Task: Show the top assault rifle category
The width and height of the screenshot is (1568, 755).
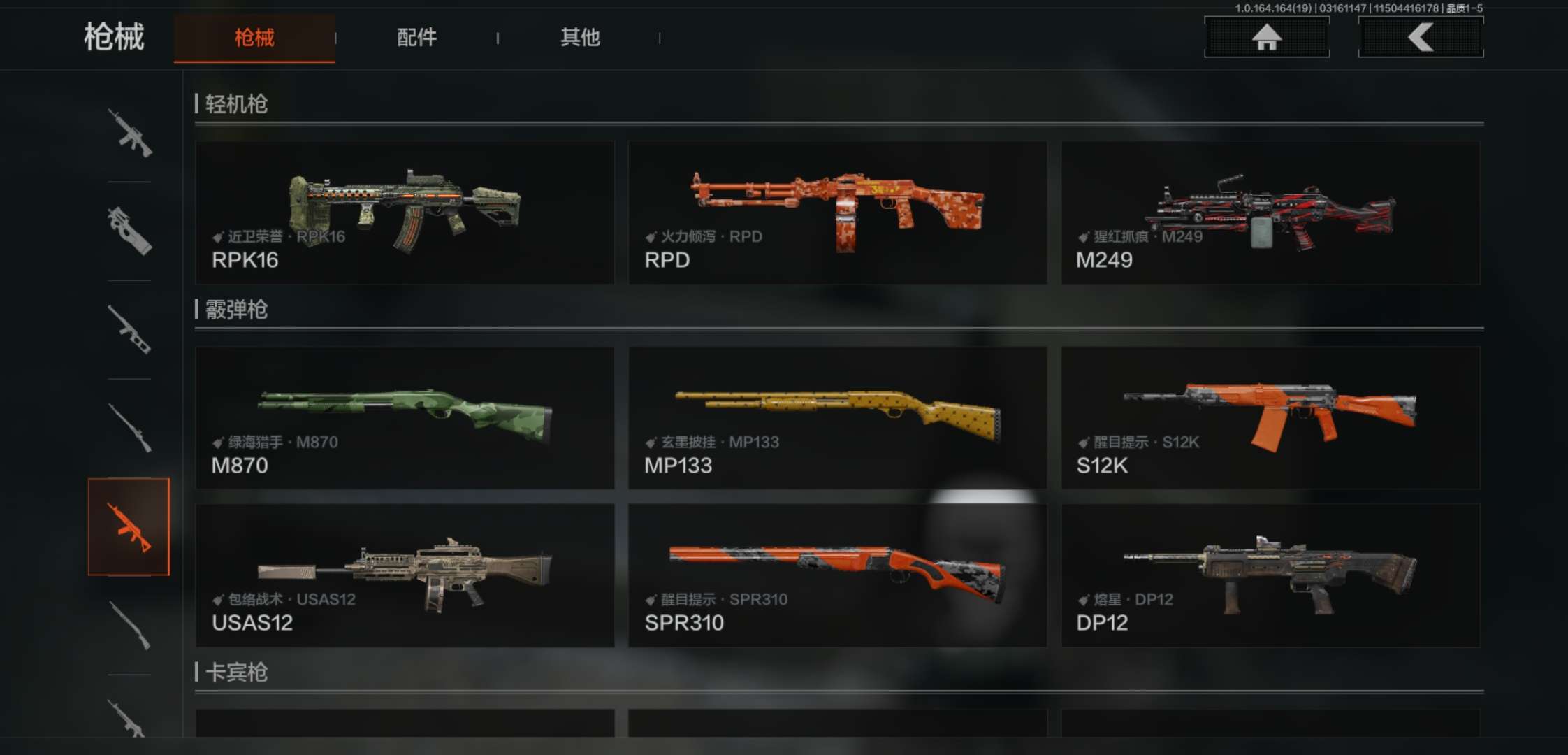Action: pos(129,133)
